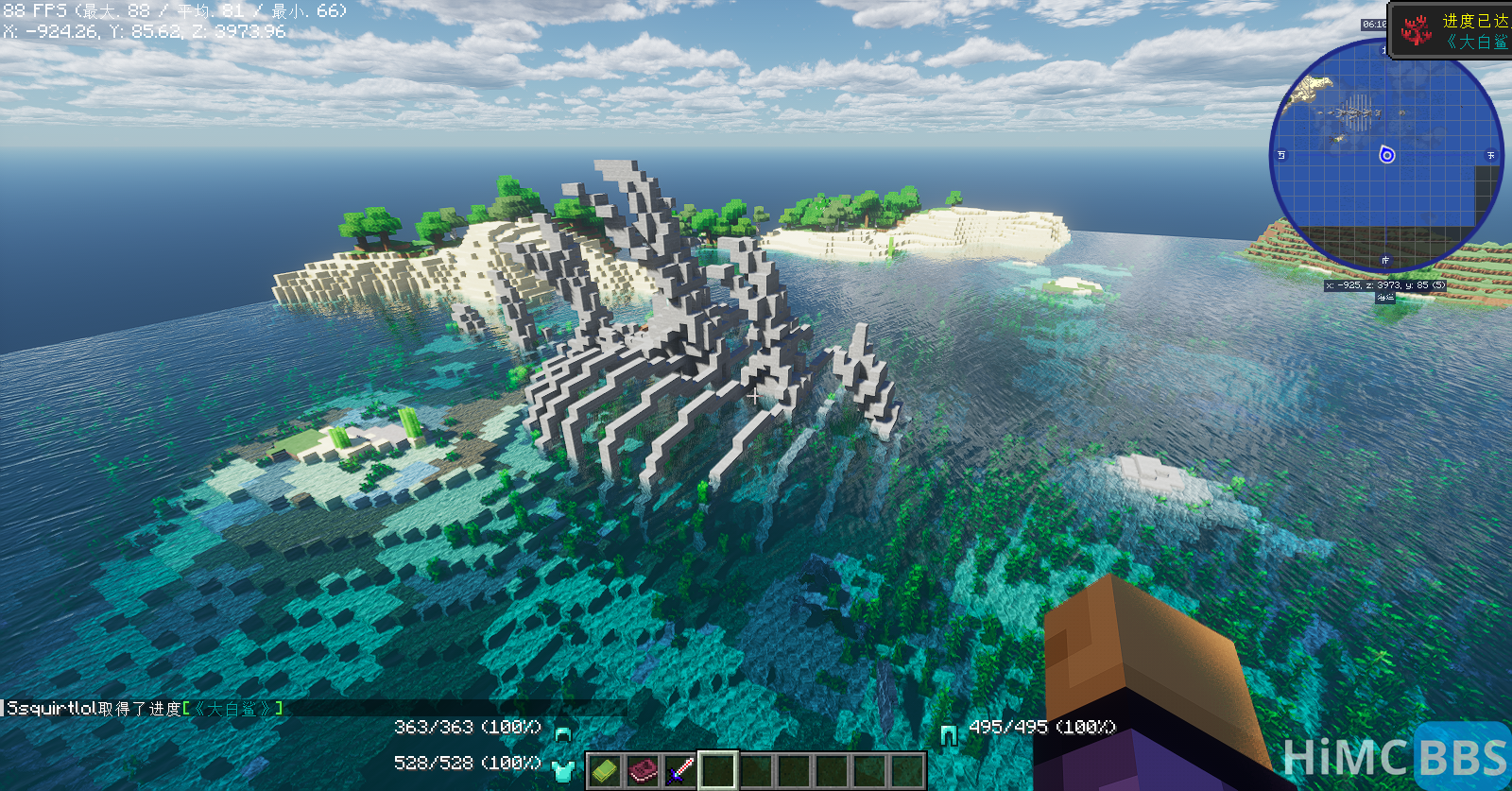Viewport: 1512px width, 791px height.
Task: Click the diamond chestplate armor icon
Action: click(x=563, y=769)
